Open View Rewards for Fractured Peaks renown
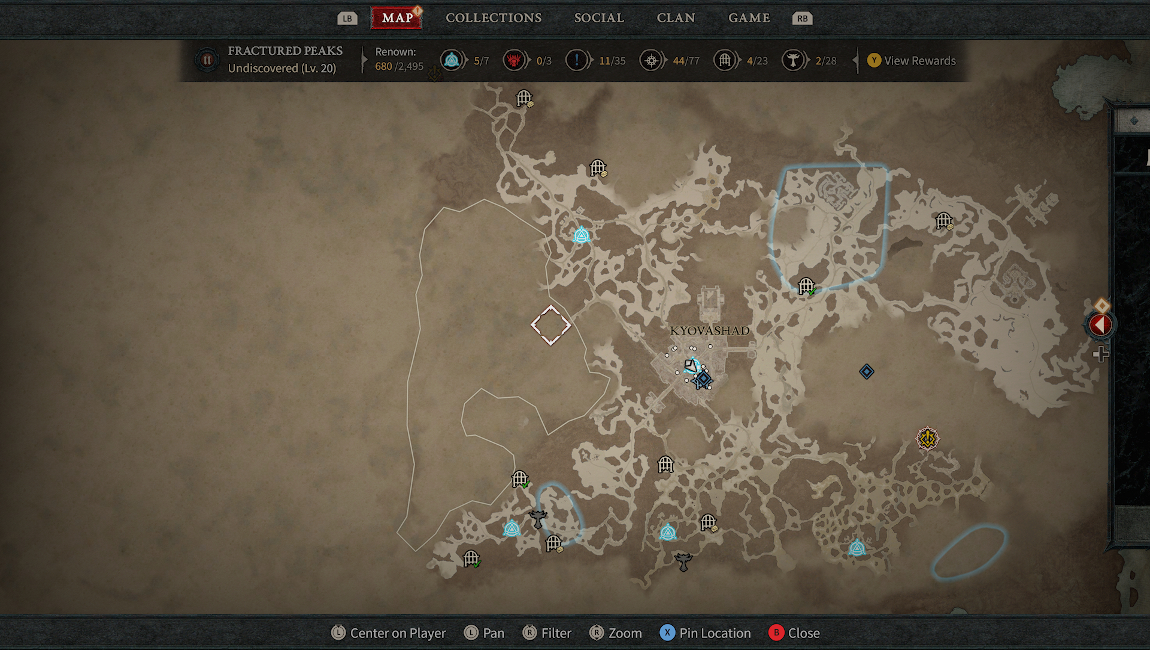 pos(911,61)
